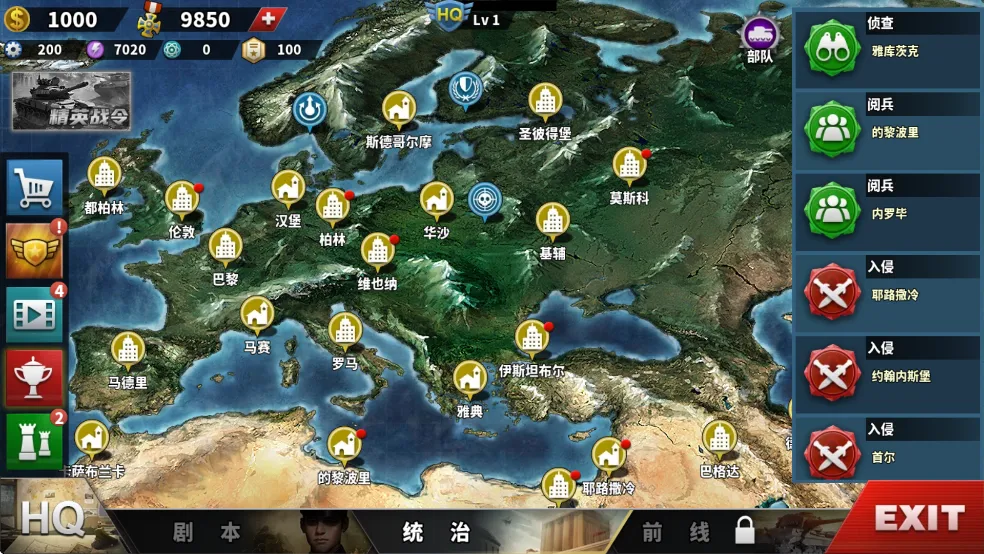
Task: Open the gold star badge icon
Action: 35,251
